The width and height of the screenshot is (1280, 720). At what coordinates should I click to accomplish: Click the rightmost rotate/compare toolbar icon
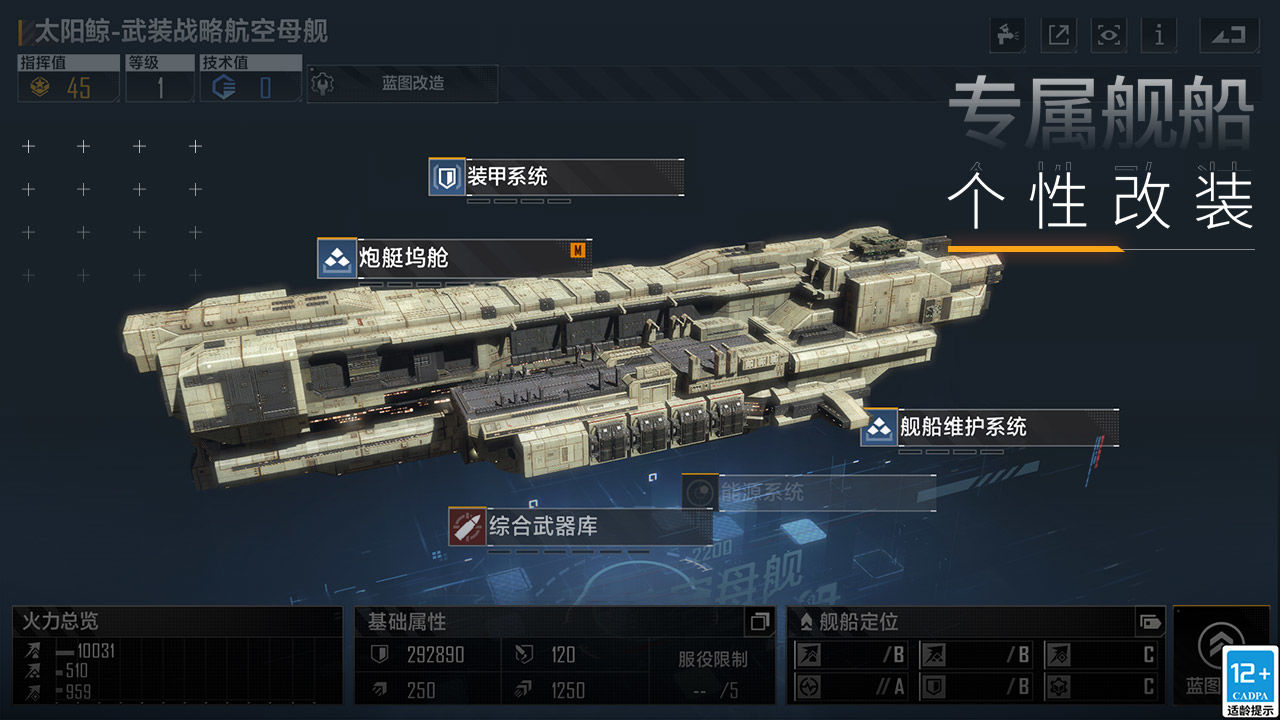click(1228, 35)
